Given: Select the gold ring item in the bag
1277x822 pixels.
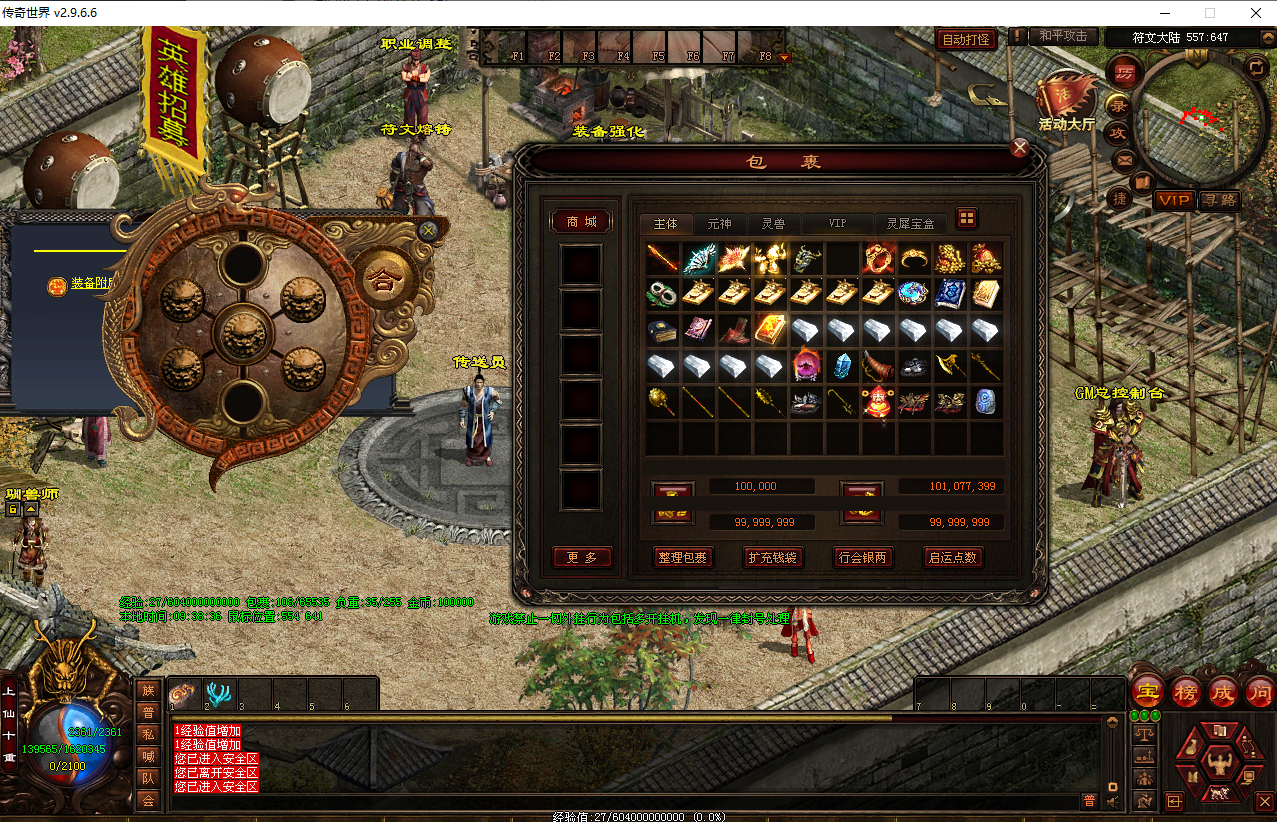Looking at the screenshot, I should coord(914,258).
